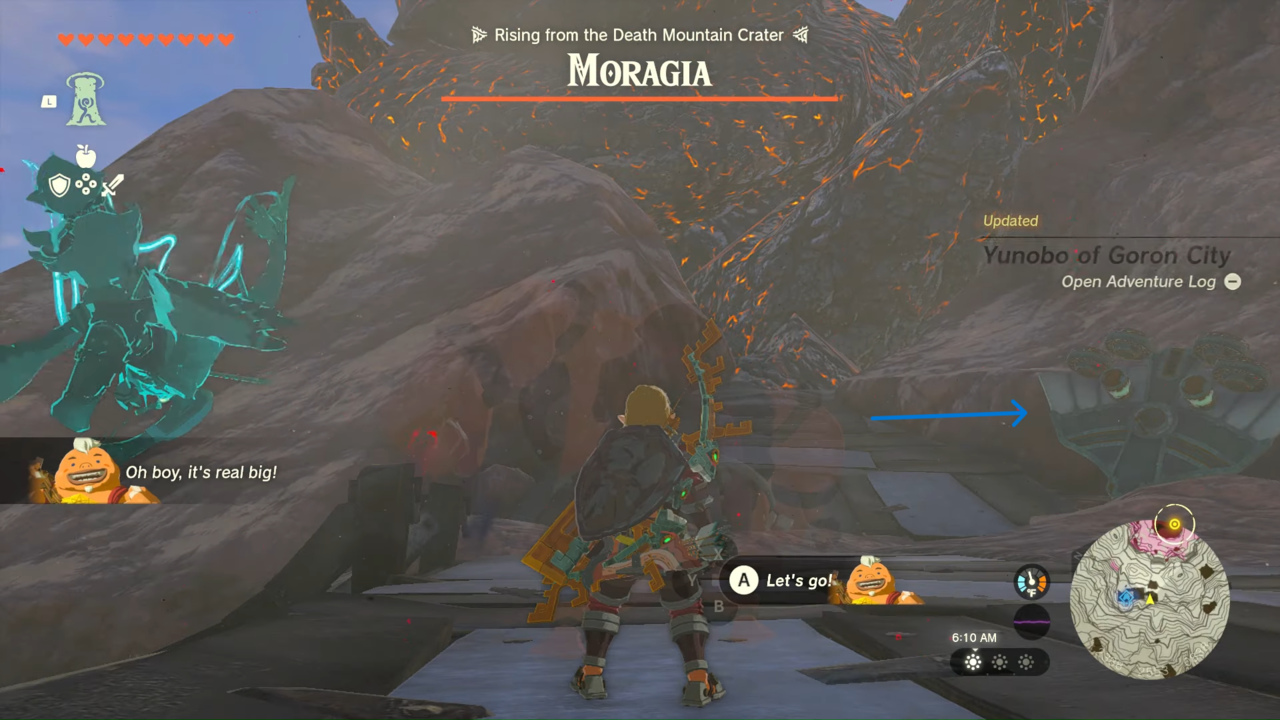The image size is (1280, 720).
Task: Collapse the Open Adventure Log notice
Action: click(1232, 282)
